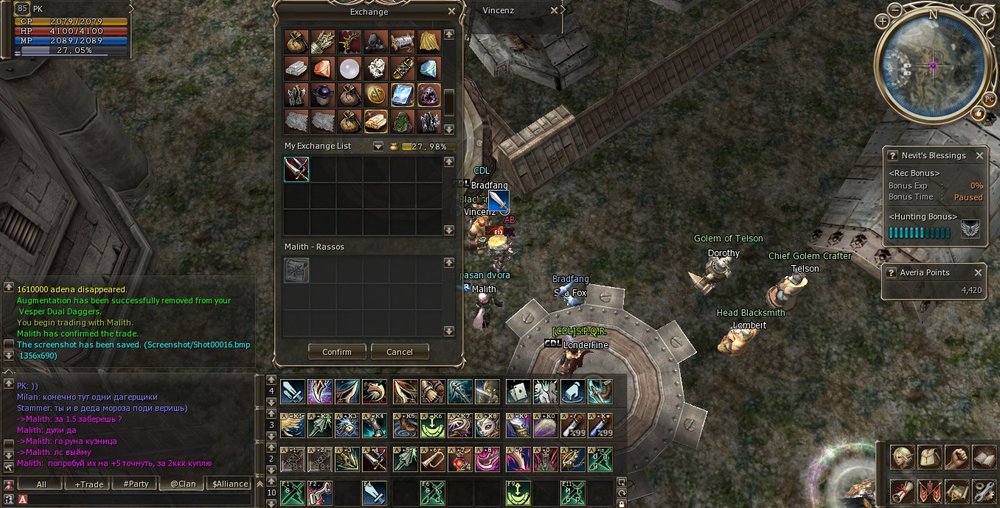Select the $Alliance chat tab
The height and width of the screenshot is (508, 1000).
tap(229, 484)
